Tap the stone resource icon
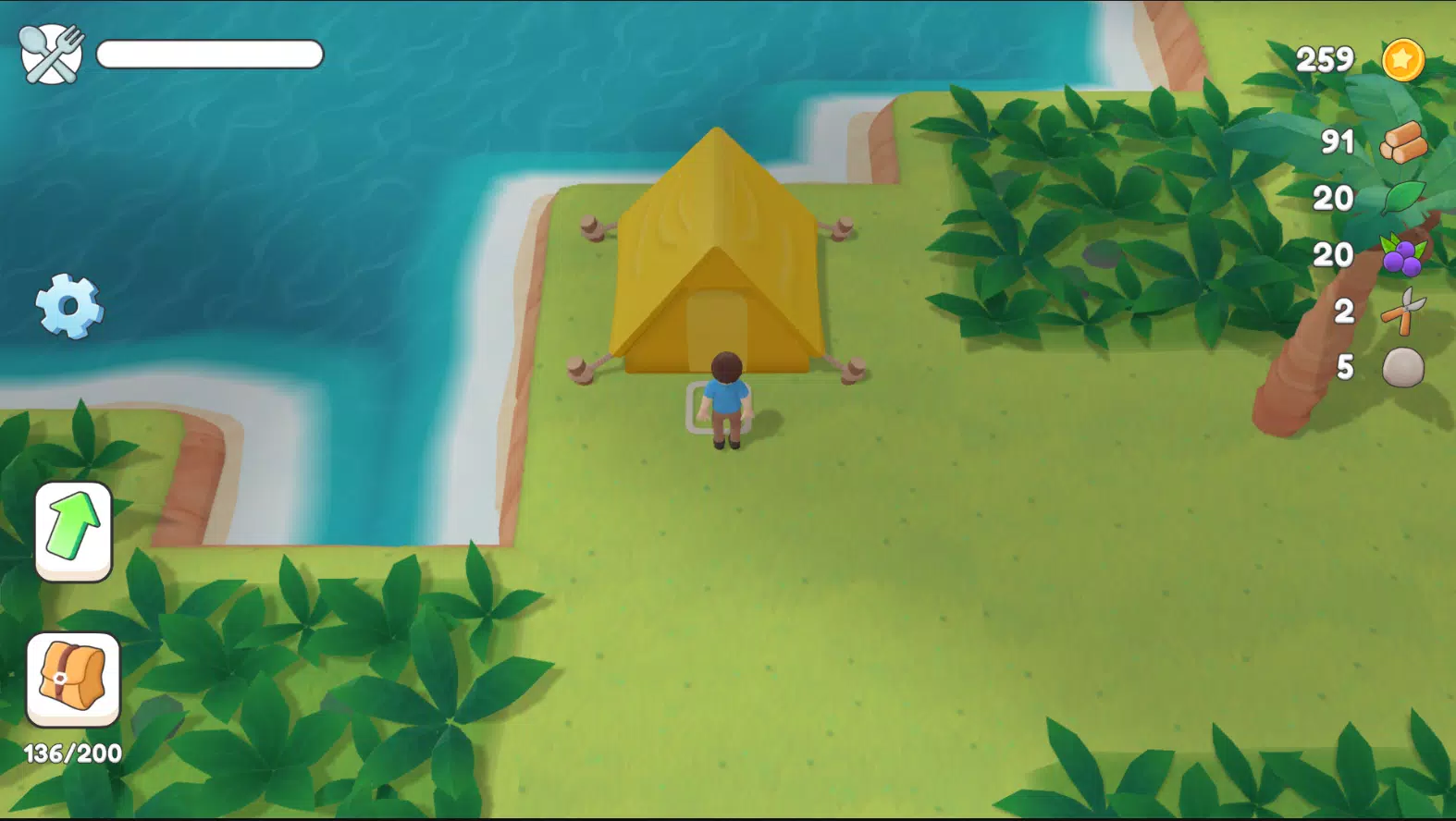The image size is (1456, 821). pyautogui.click(x=1402, y=366)
